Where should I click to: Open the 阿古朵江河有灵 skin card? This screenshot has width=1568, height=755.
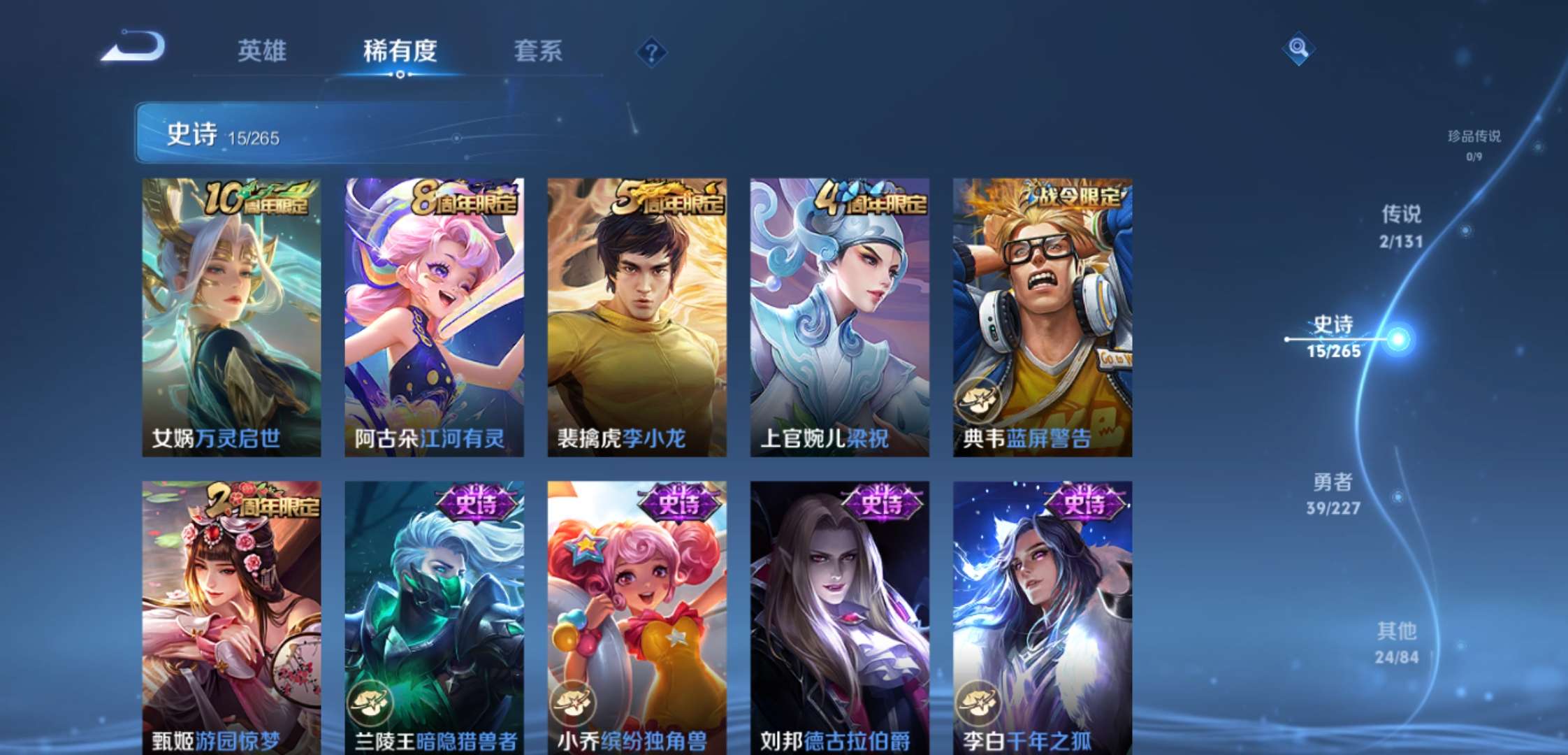click(x=435, y=315)
